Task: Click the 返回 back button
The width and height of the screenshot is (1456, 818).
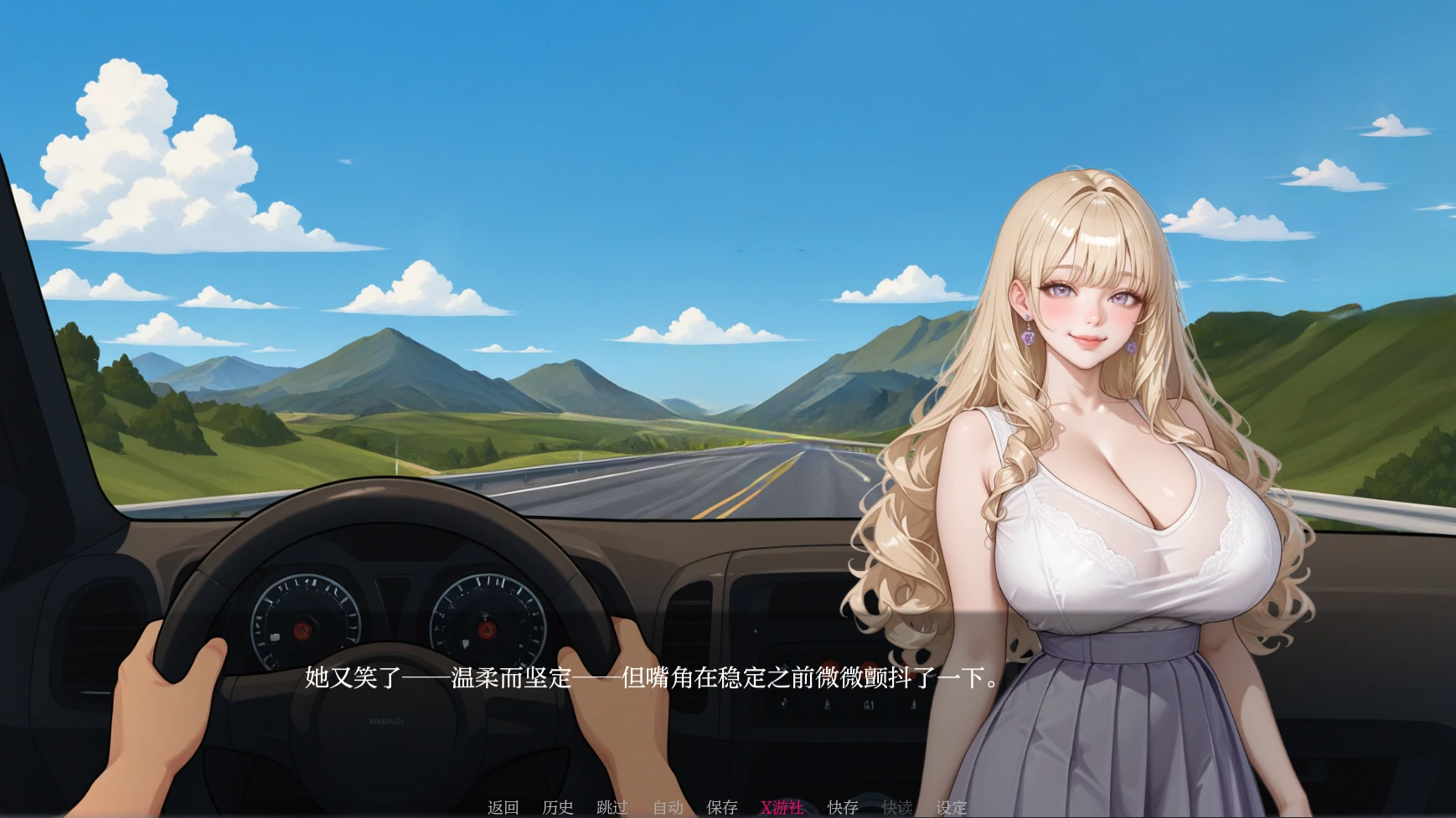Action: pyautogui.click(x=503, y=807)
